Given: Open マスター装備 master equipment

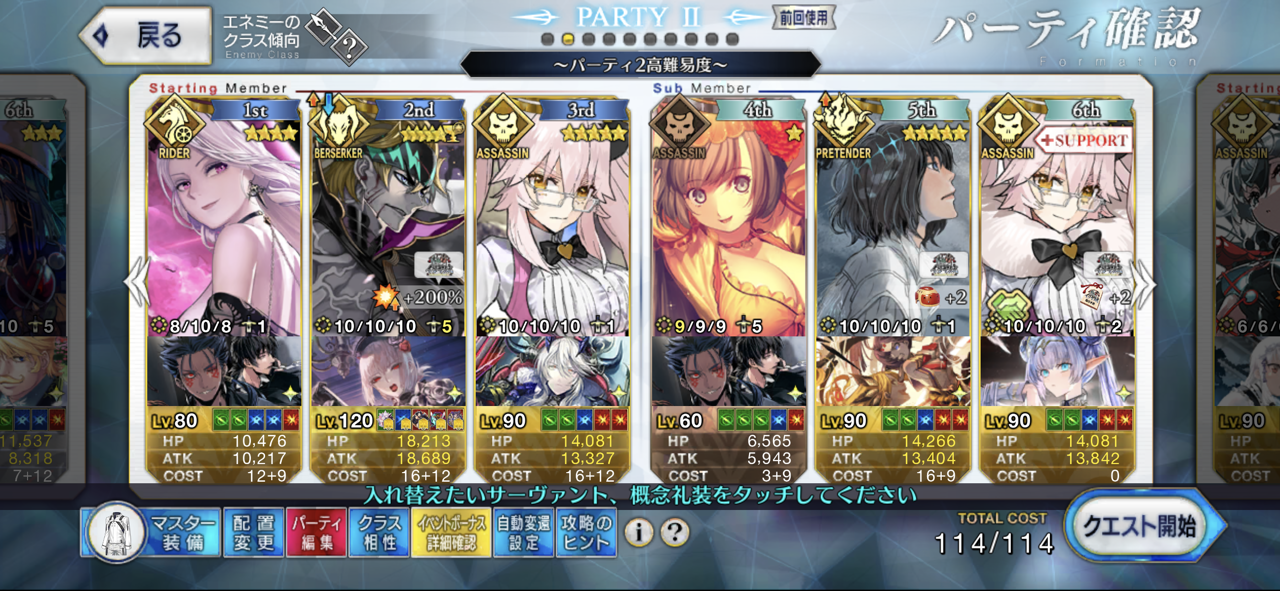Looking at the screenshot, I should (x=150, y=533).
